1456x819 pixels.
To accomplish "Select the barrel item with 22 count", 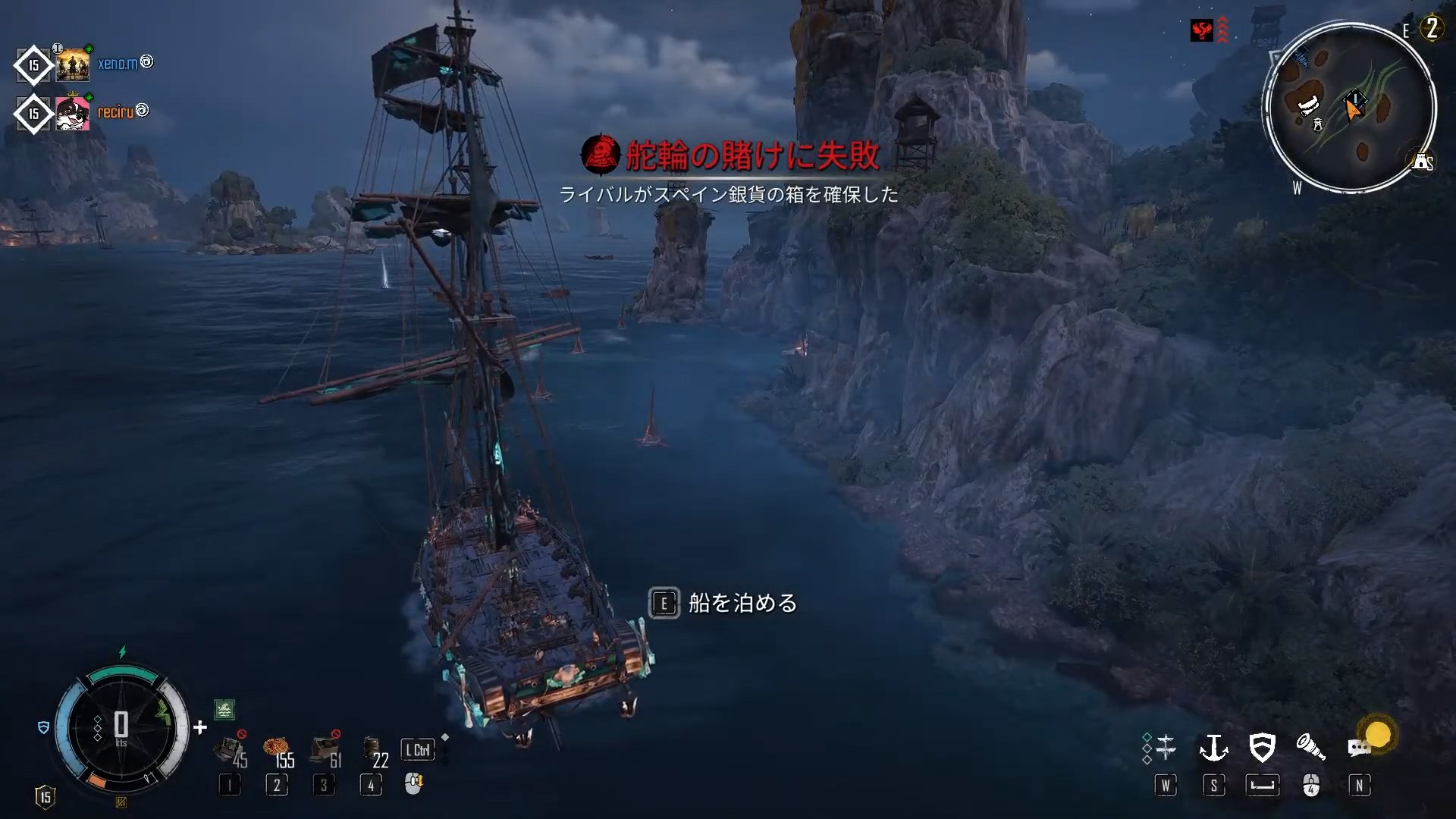I will (372, 749).
